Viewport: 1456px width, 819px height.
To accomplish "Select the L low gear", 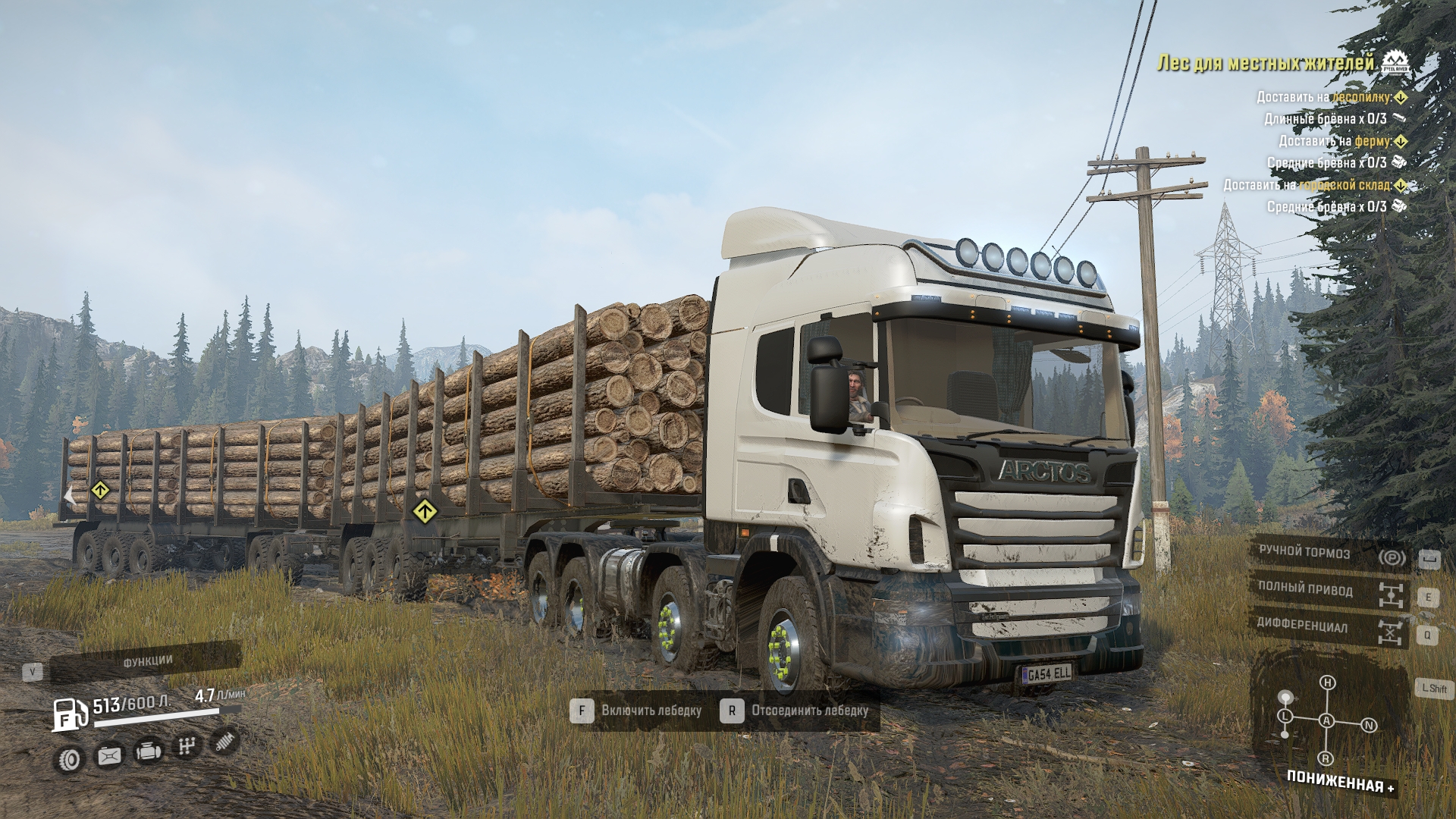I will 1285,716.
